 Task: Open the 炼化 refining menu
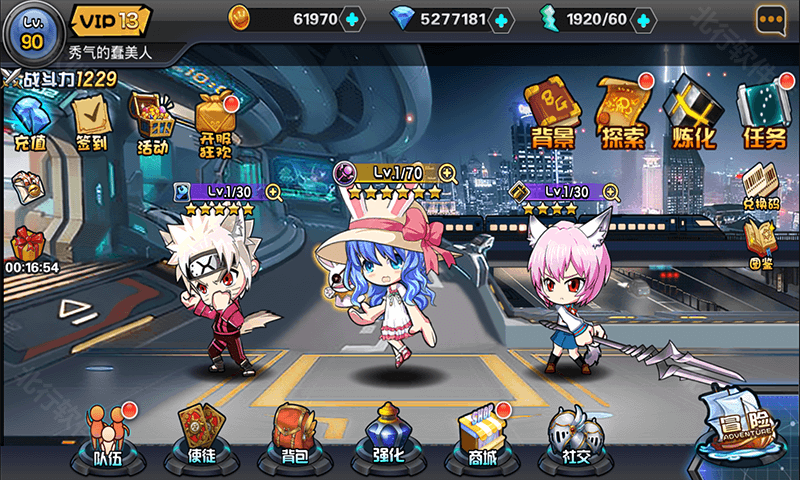click(692, 112)
